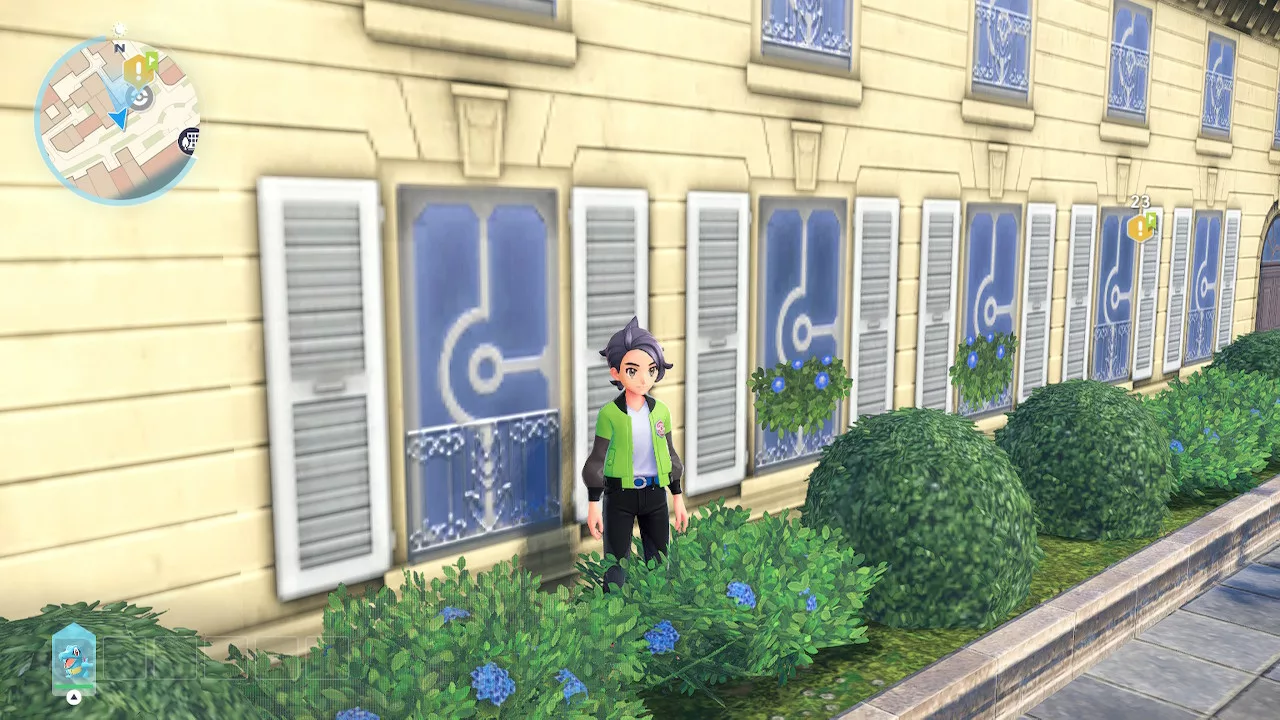Open the circular minimap
This screenshot has height=720, width=1280.
117,120
